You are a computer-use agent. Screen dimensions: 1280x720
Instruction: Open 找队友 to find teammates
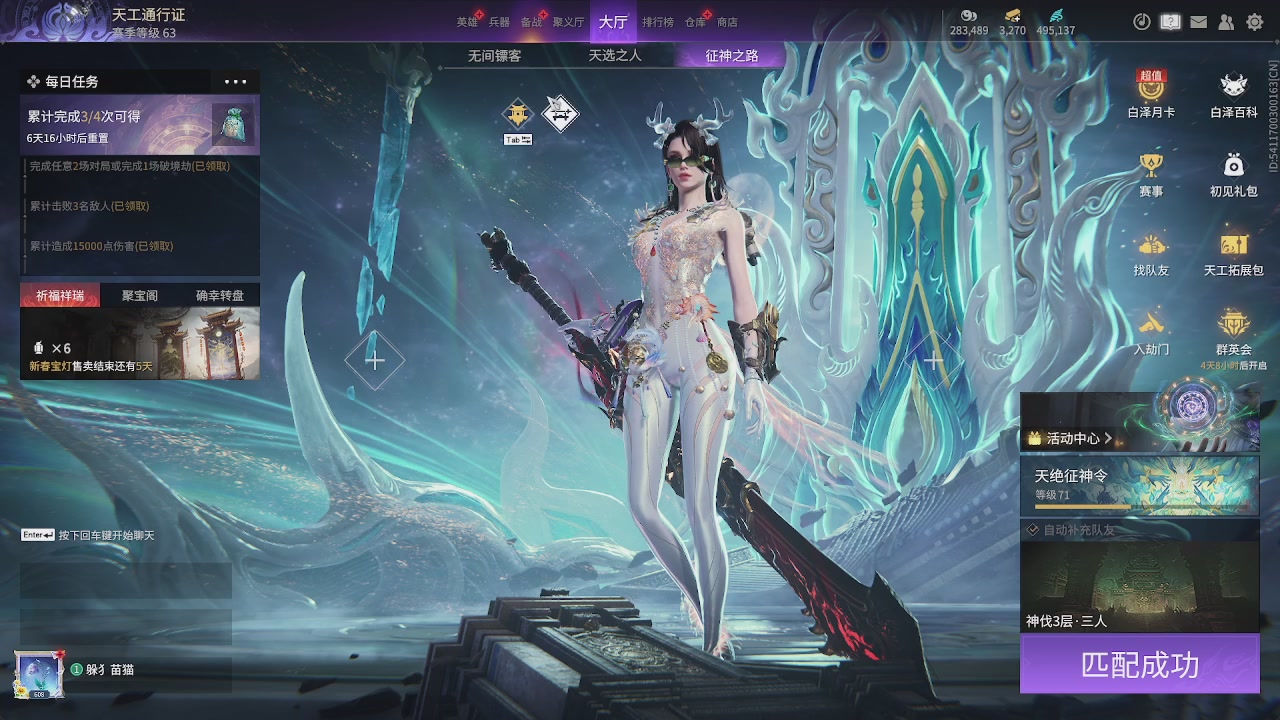tap(1151, 254)
